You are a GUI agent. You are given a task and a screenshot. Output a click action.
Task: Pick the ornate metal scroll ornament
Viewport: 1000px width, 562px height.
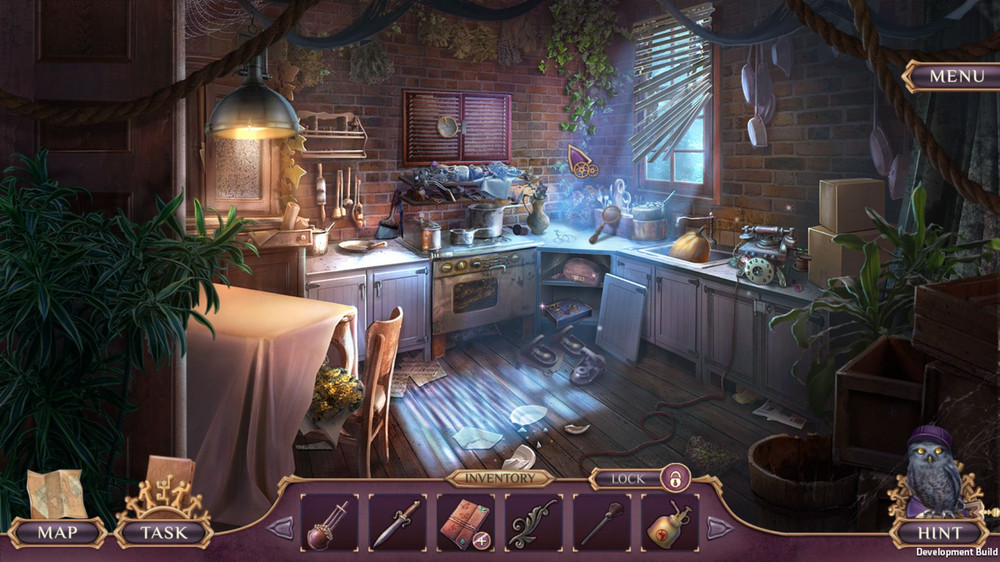pos(533,522)
